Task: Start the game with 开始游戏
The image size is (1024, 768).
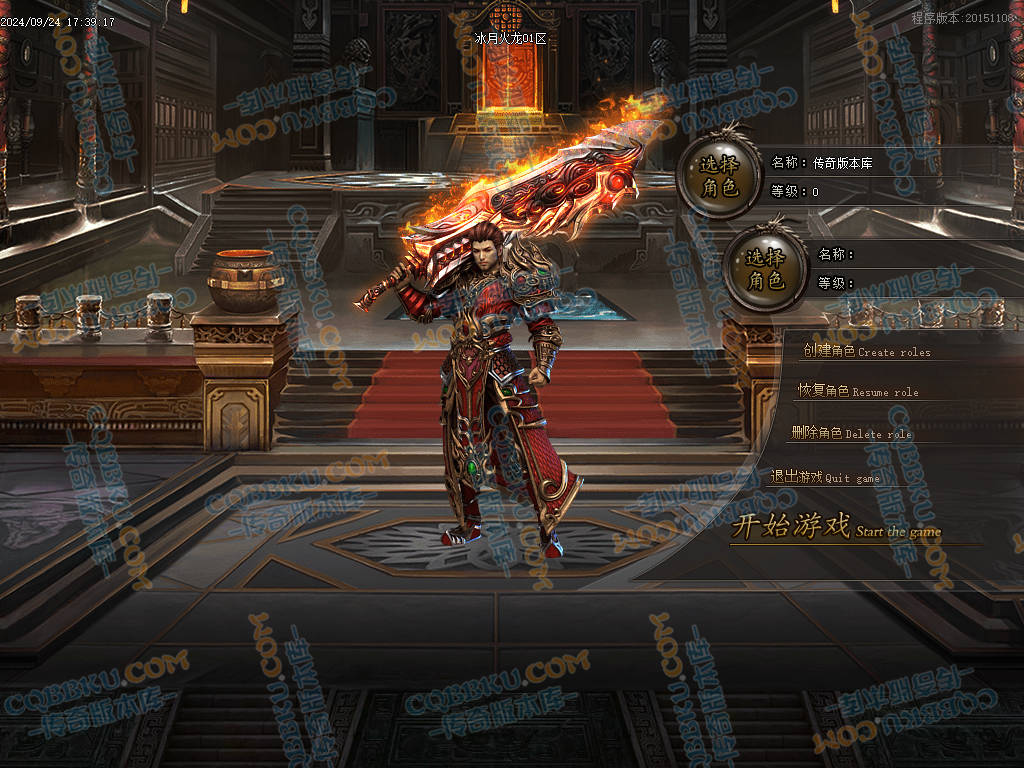Action: tap(835, 527)
